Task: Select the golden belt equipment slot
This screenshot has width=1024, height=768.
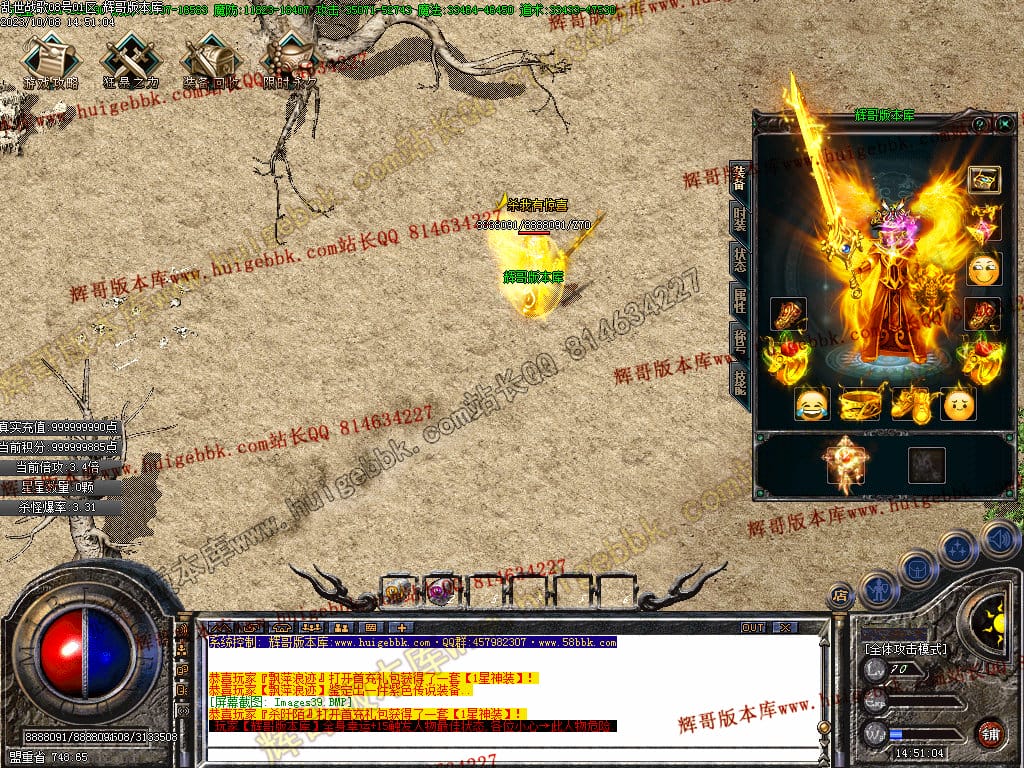Action: pyautogui.click(x=863, y=404)
